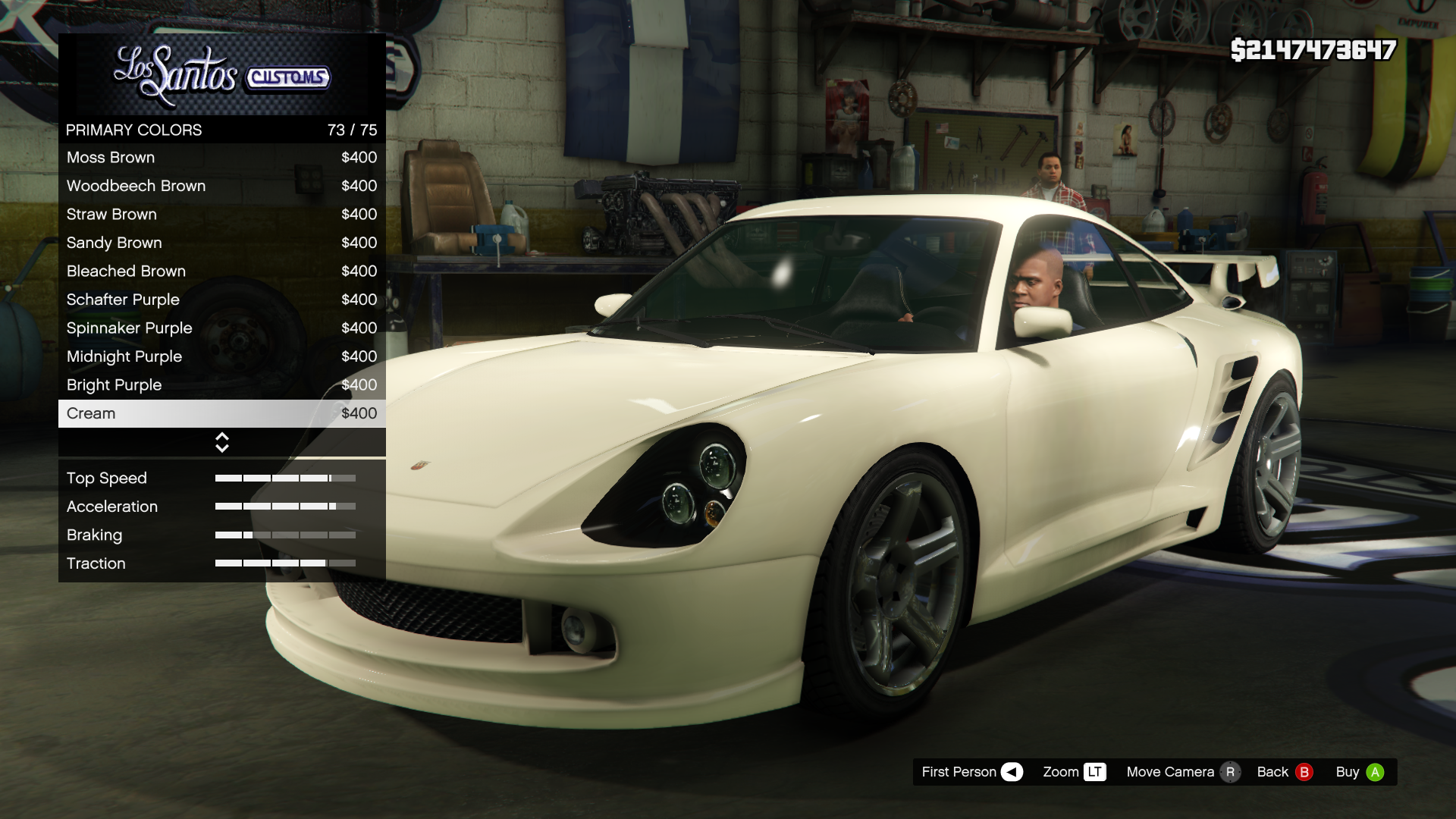Select the Bright Purple option
The height and width of the screenshot is (819, 1456).
(221, 385)
